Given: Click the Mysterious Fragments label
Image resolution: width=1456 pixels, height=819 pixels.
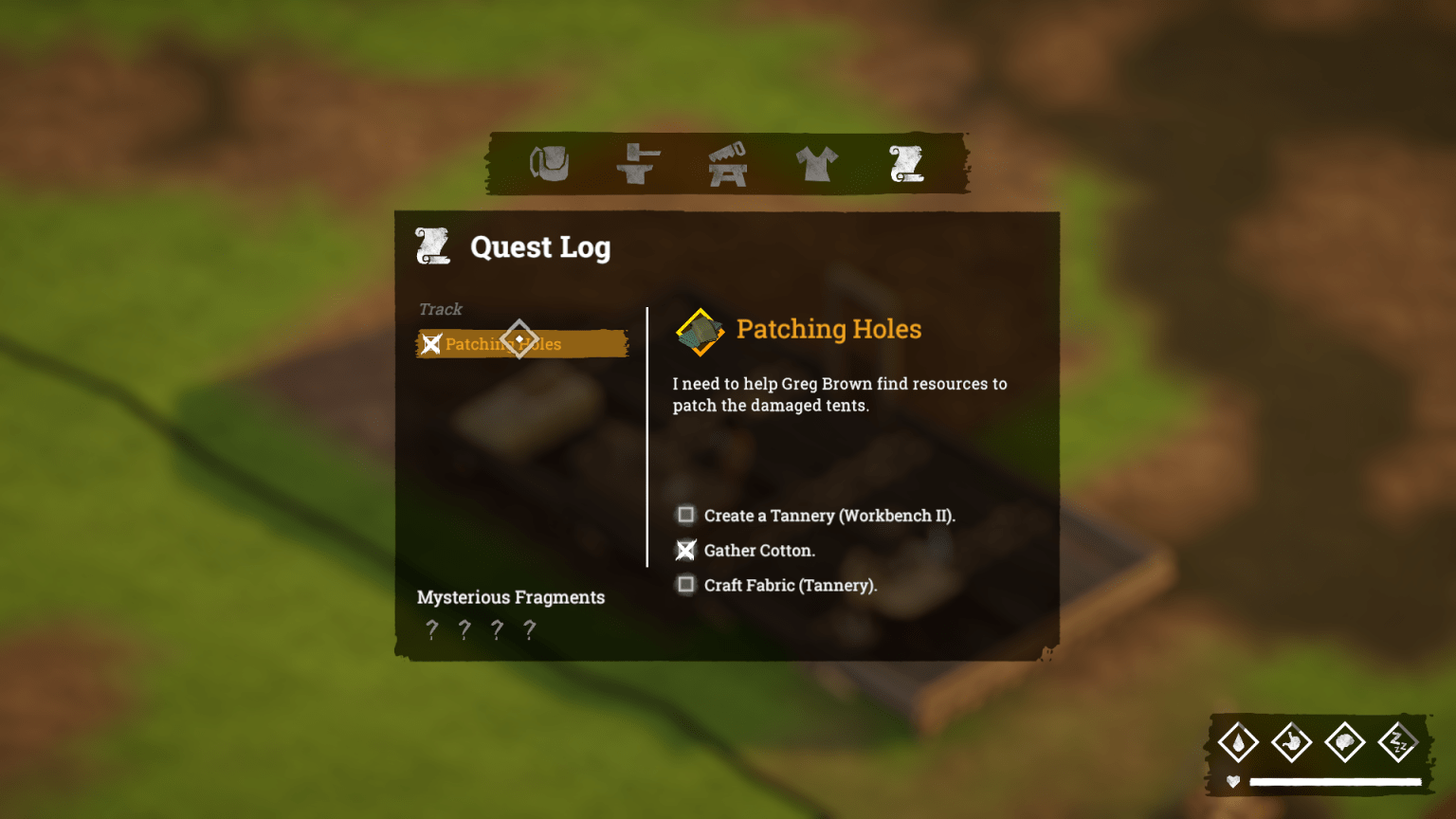Looking at the screenshot, I should (x=511, y=597).
